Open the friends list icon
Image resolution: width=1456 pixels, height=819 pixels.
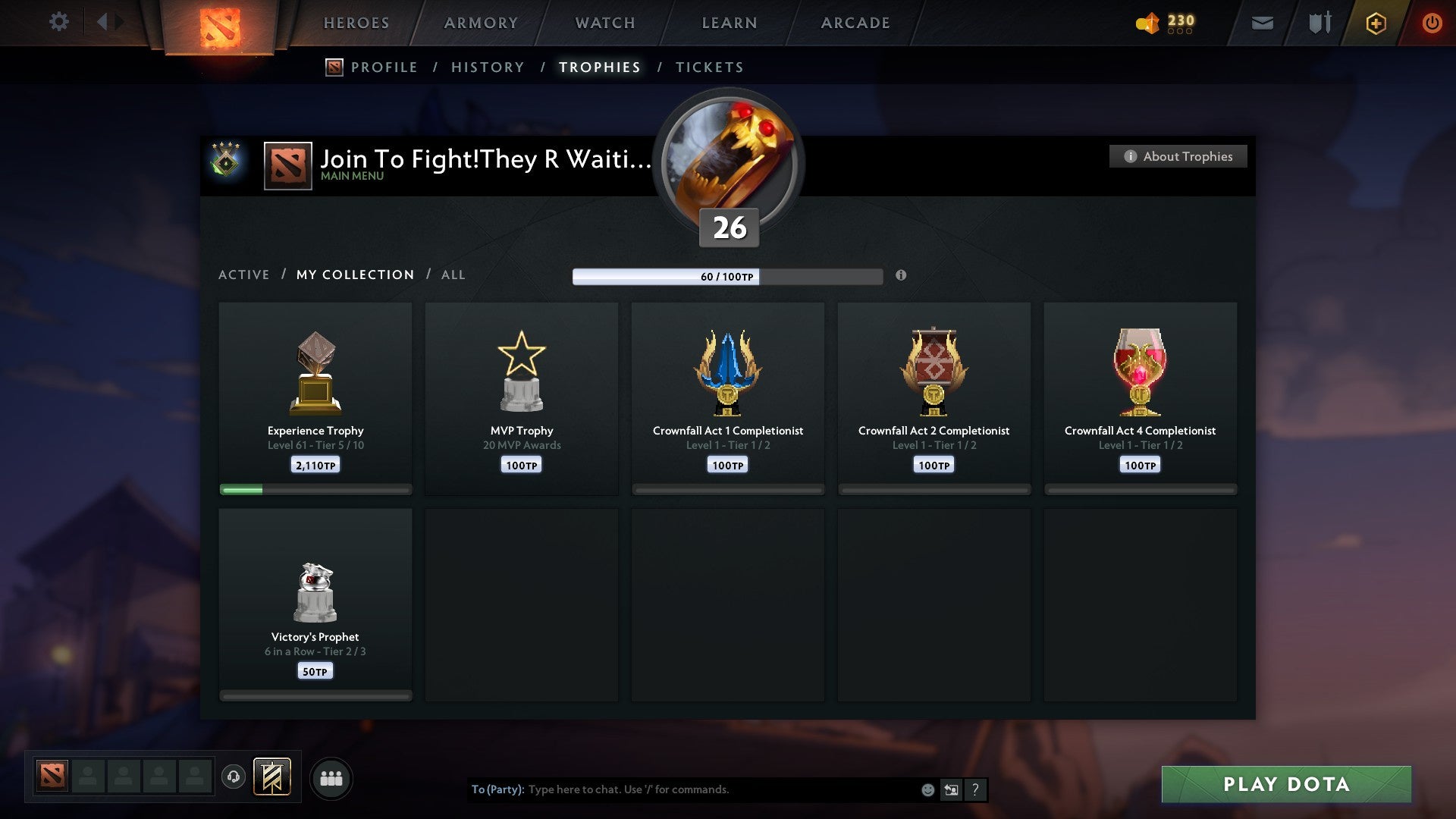tap(331, 778)
